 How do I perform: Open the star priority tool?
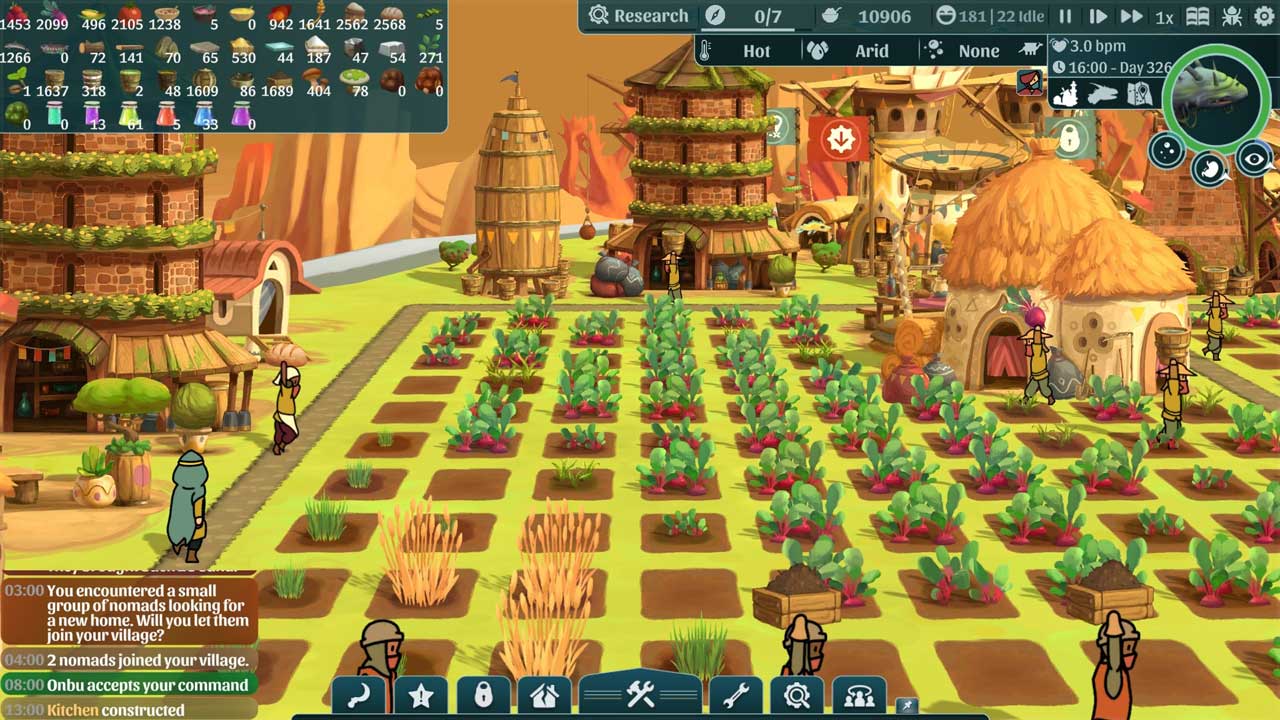(x=421, y=695)
